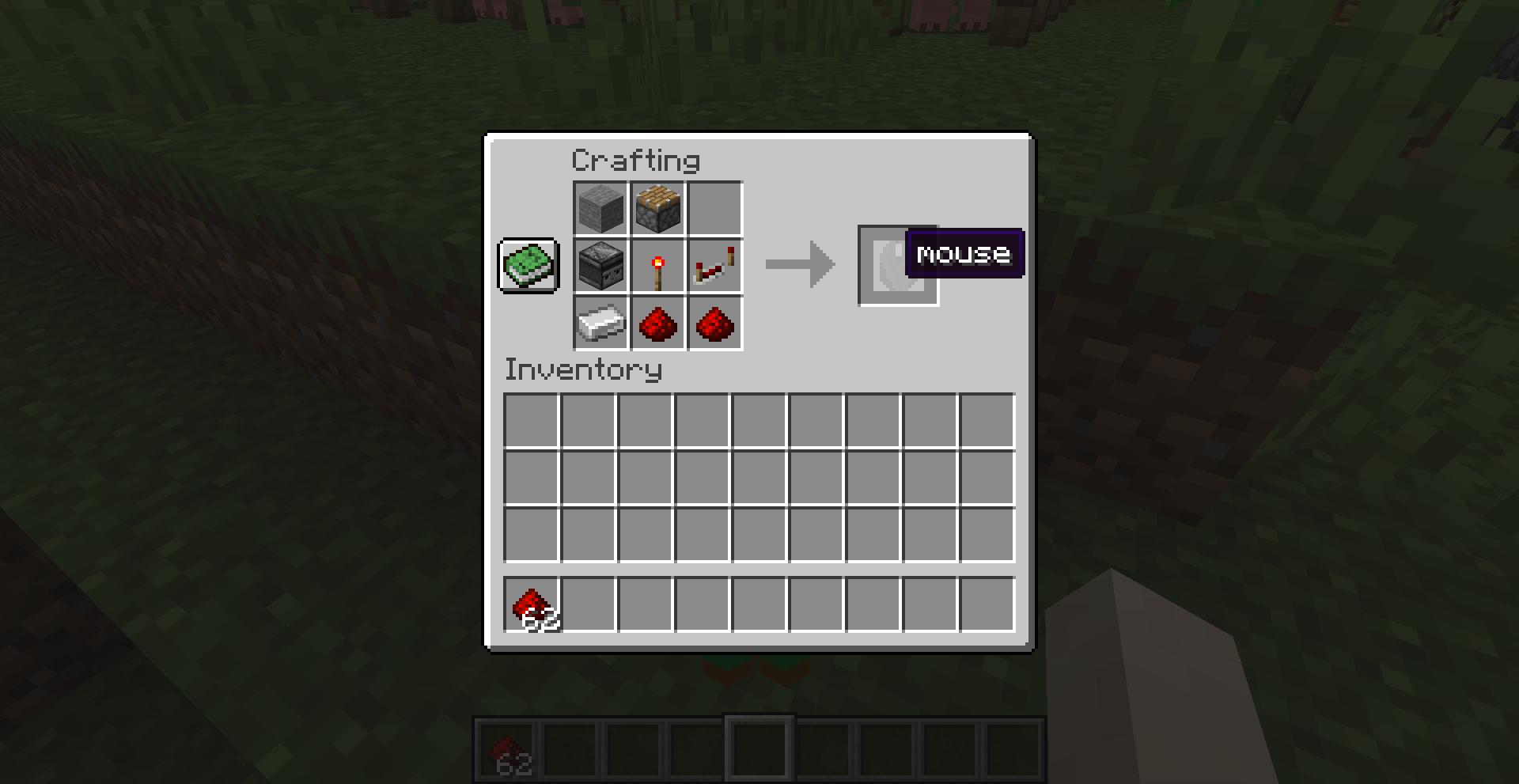Open the green recipe book
This screenshot has width=1519, height=784.
528,267
